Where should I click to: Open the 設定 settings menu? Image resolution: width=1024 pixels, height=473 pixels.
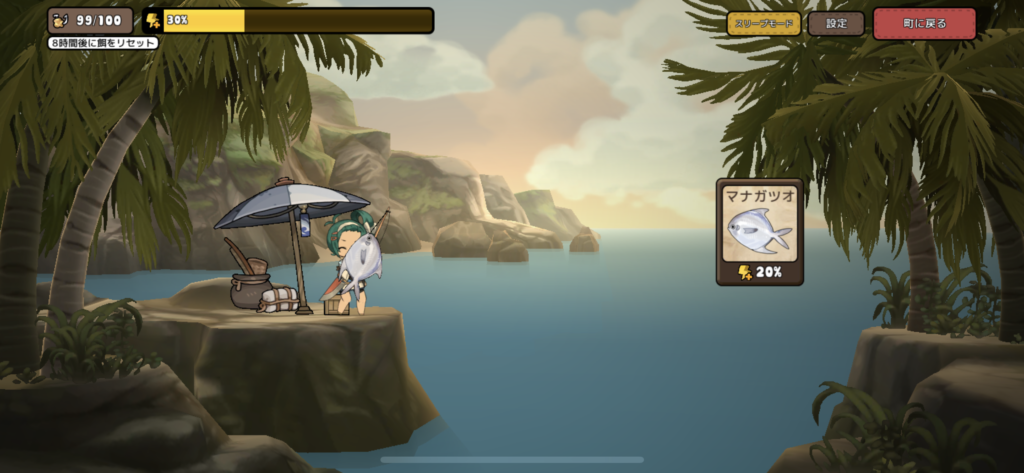836,23
